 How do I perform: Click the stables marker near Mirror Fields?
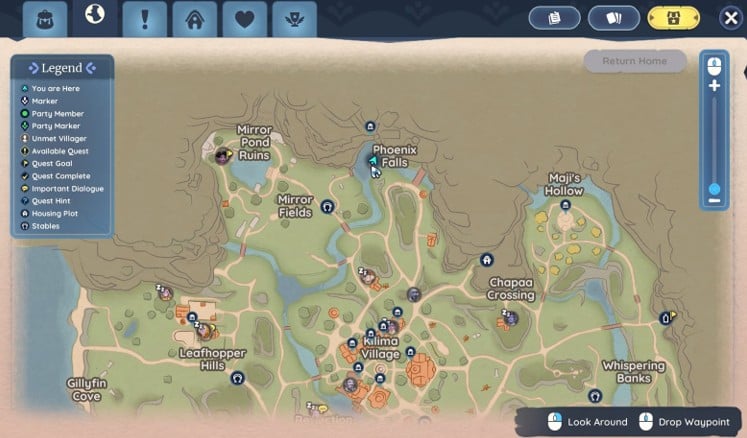[327, 207]
